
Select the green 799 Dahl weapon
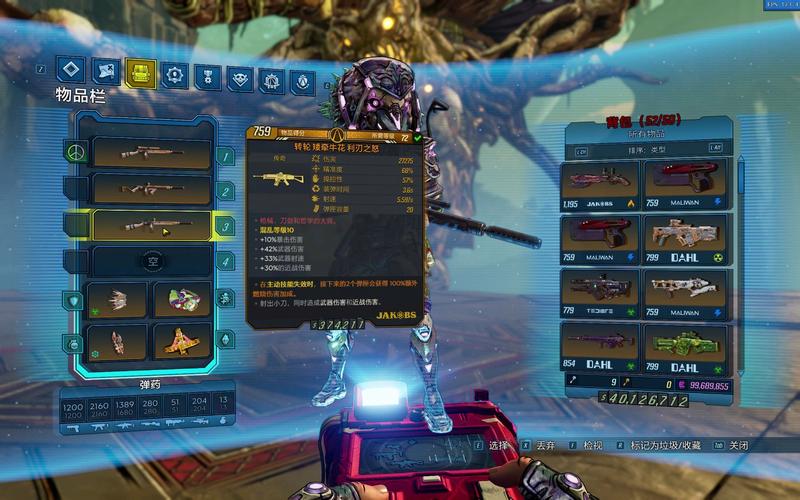point(686,346)
